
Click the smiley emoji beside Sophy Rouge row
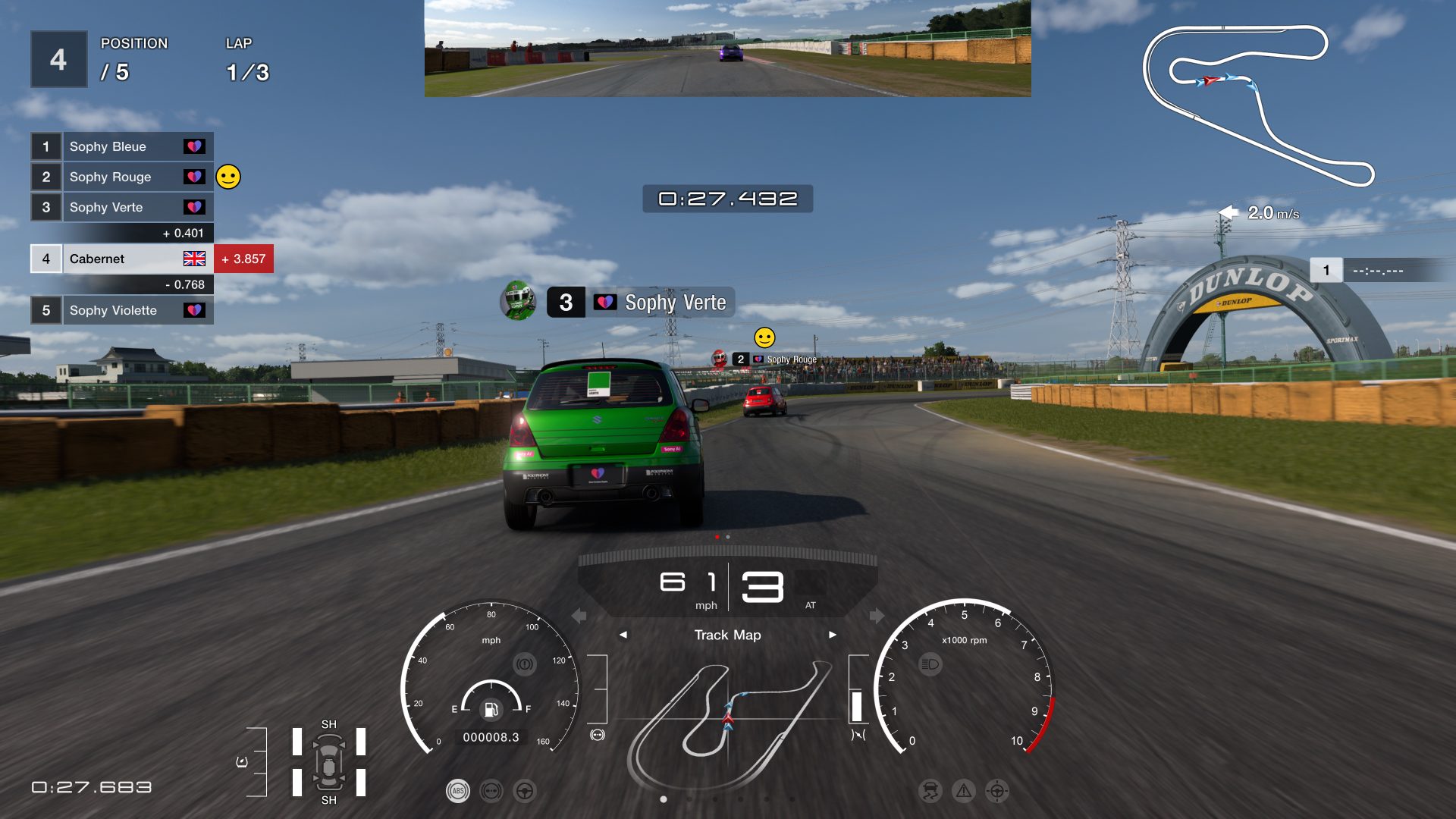[228, 177]
